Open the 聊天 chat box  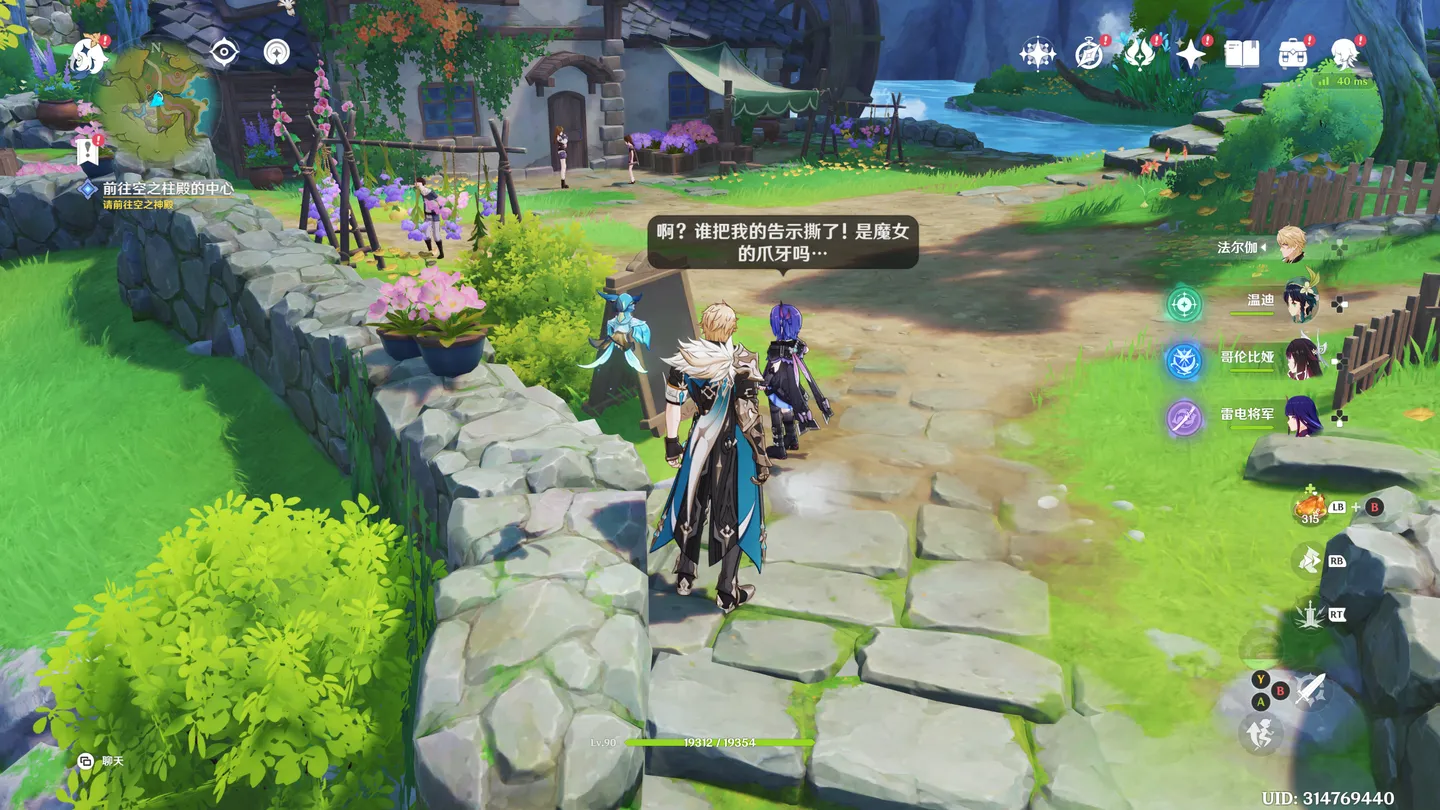pos(102,761)
